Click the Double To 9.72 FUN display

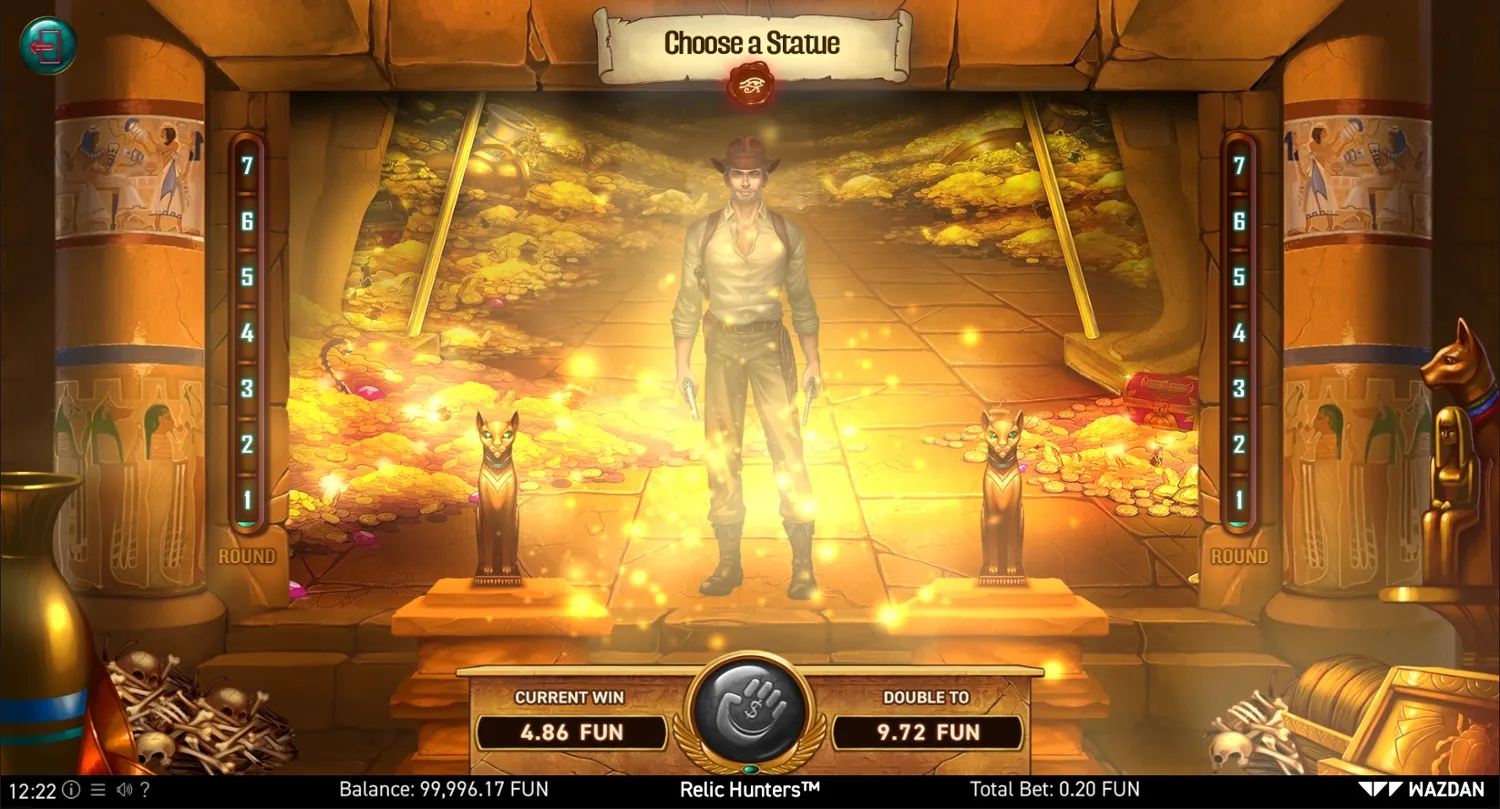pos(929,733)
